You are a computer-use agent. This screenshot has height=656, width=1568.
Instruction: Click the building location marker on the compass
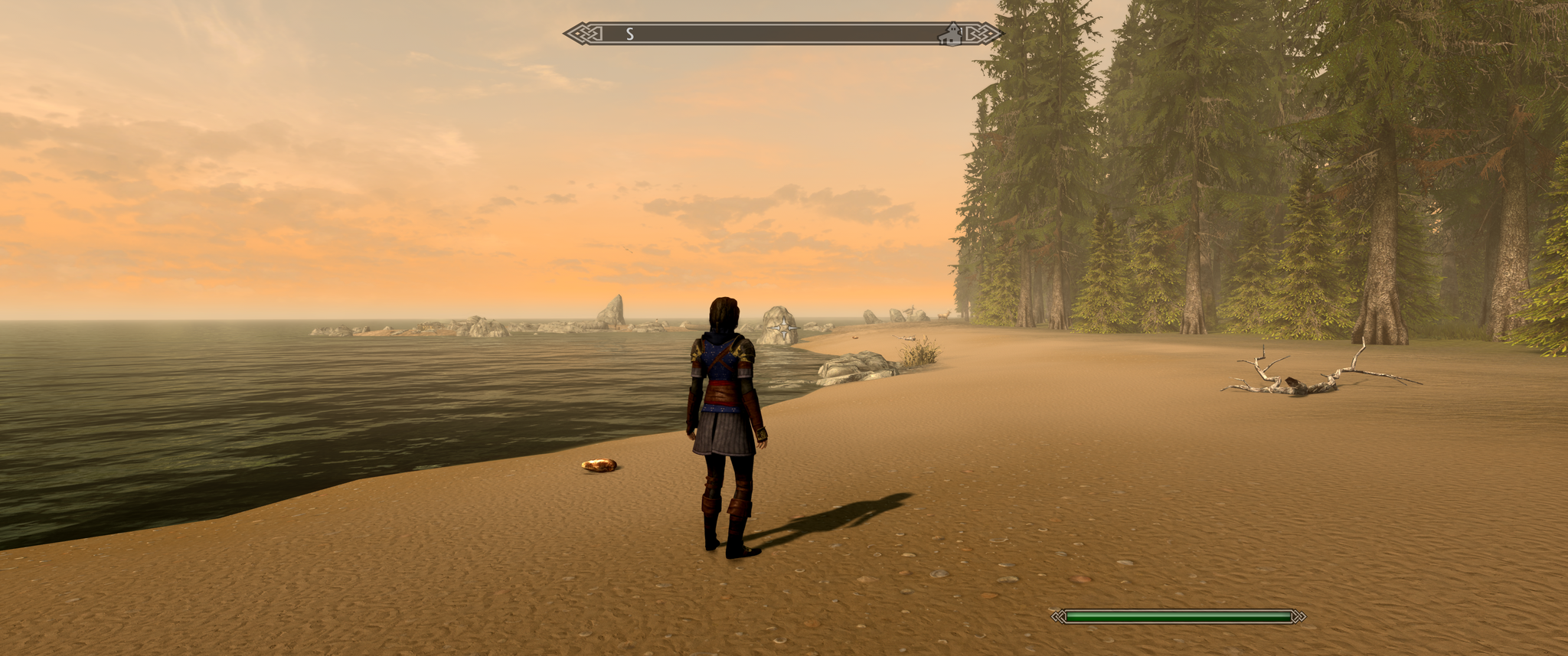pyautogui.click(x=950, y=33)
